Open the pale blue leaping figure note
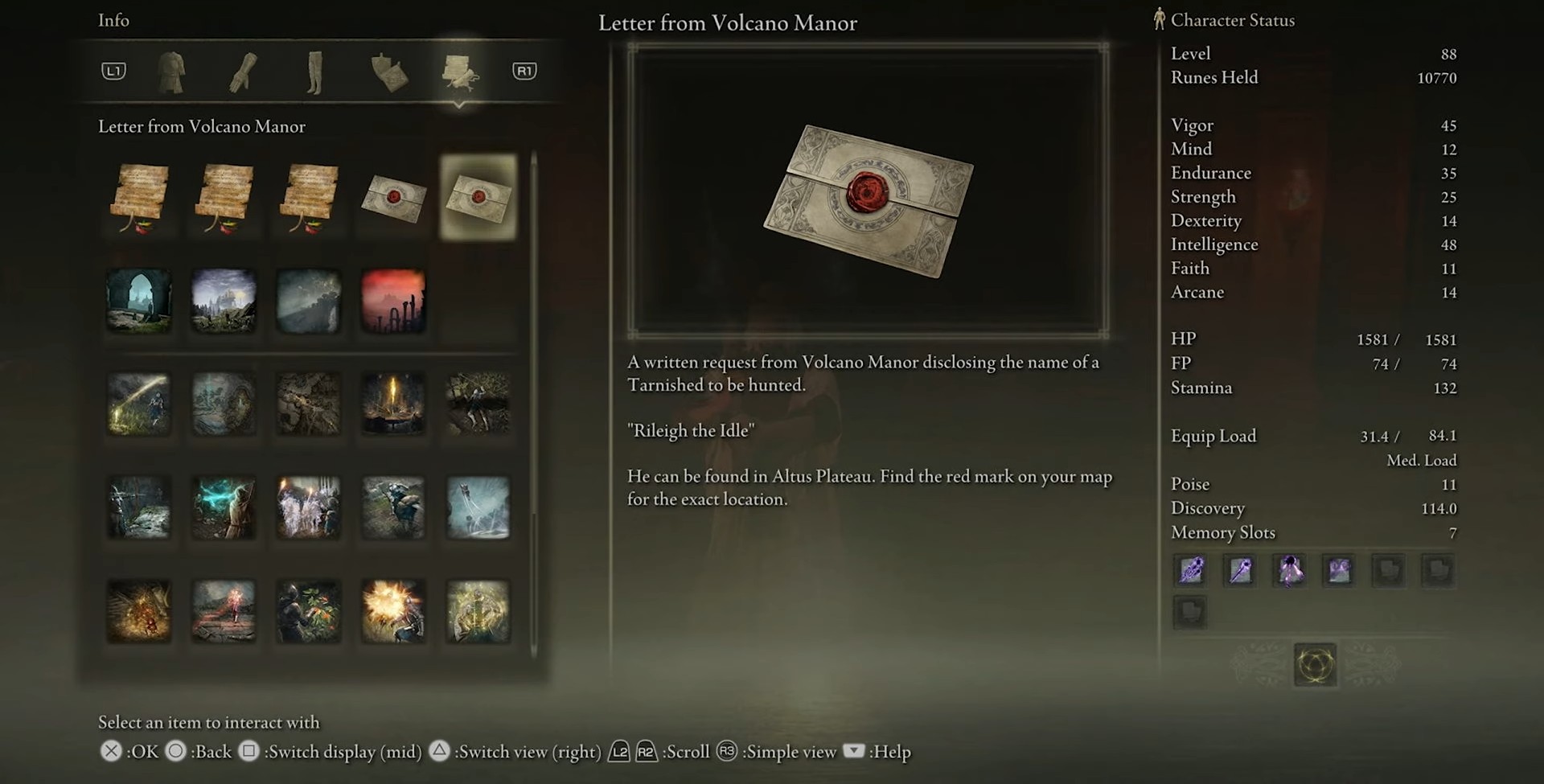This screenshot has width=1544, height=784. point(478,507)
